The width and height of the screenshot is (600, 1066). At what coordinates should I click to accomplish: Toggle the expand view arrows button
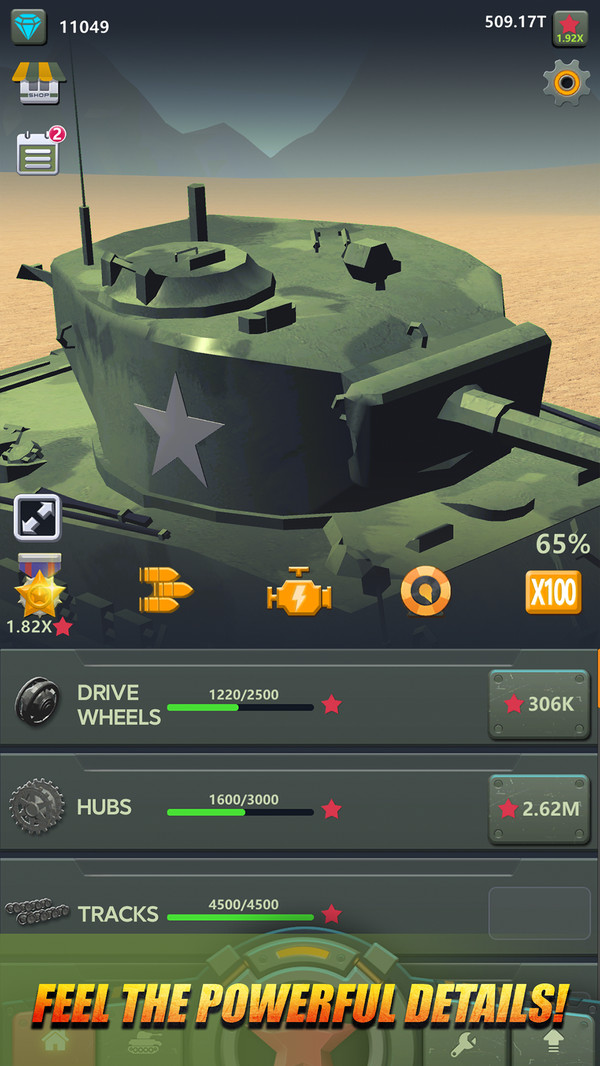pyautogui.click(x=38, y=518)
